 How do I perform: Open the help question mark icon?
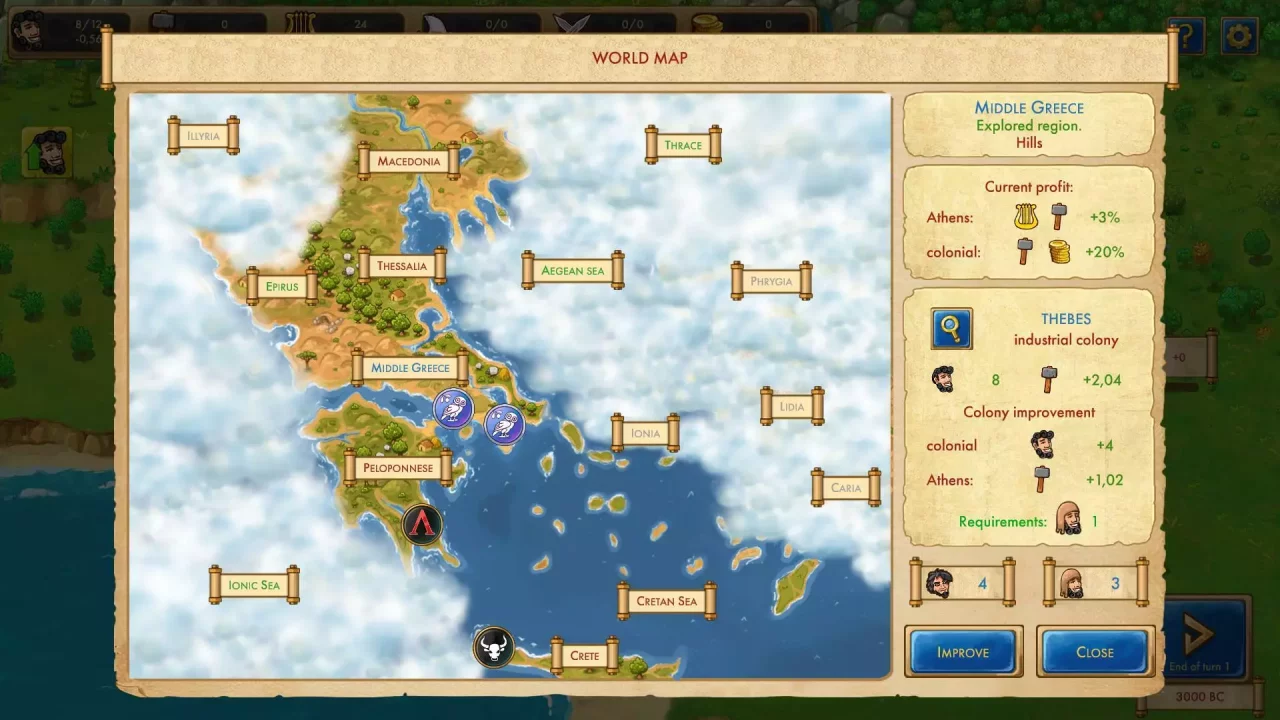pyautogui.click(x=1185, y=35)
